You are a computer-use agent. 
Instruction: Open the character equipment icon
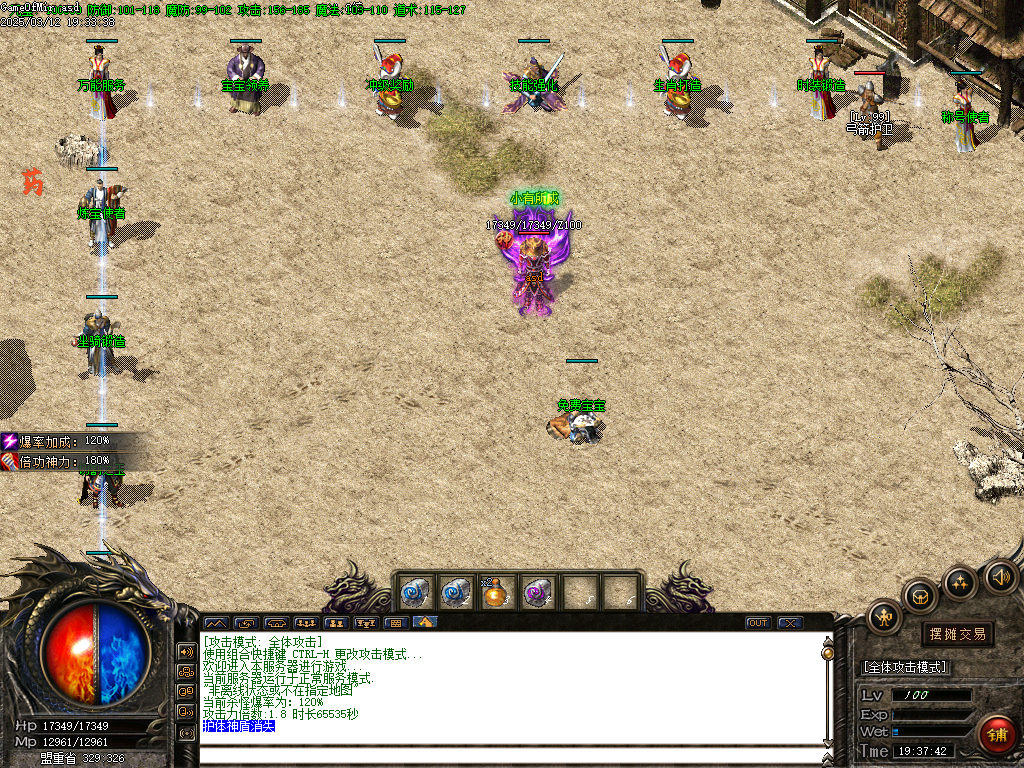click(884, 617)
